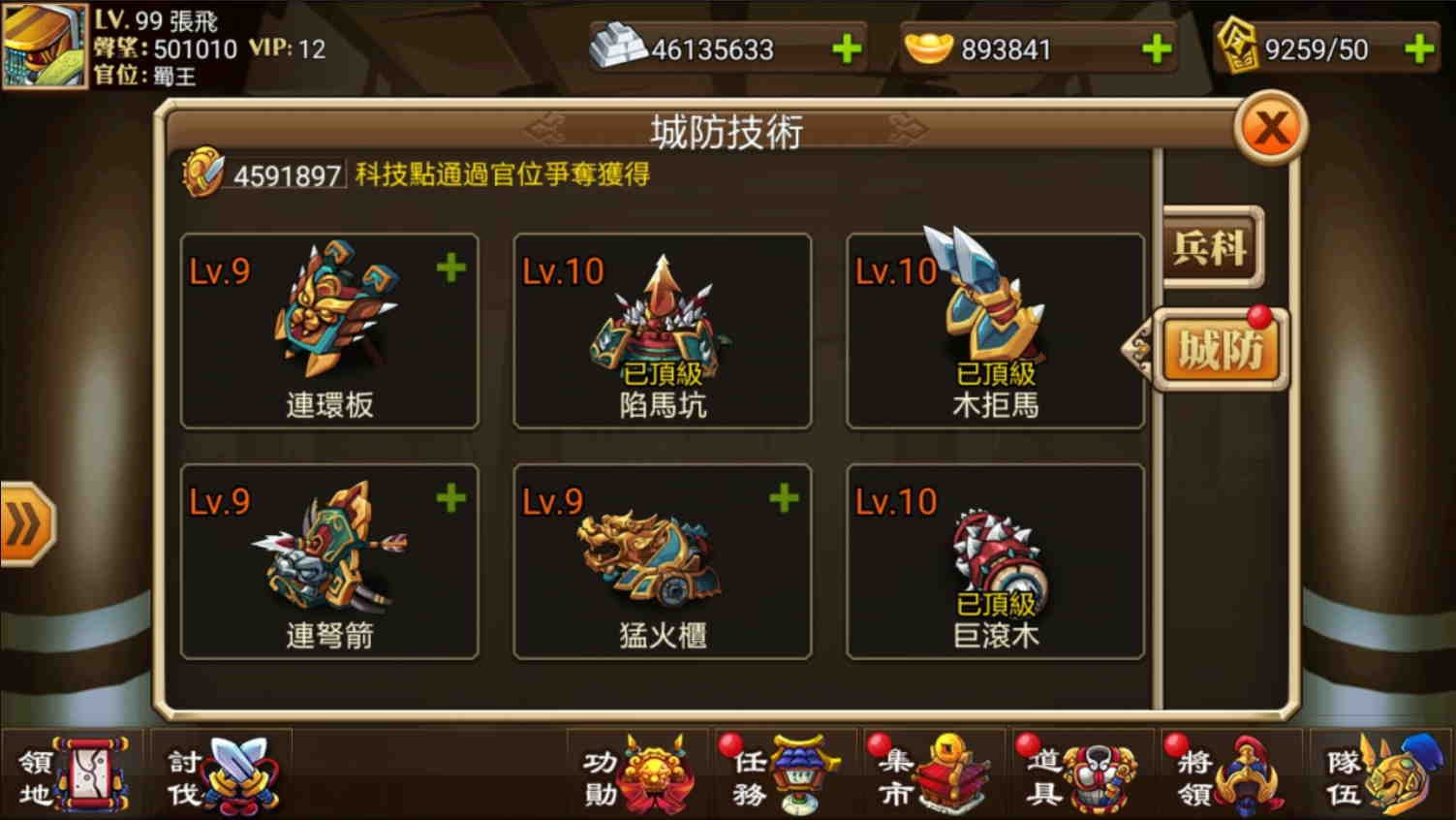Open the 任務 (quests) icon
The width and height of the screenshot is (1456, 820).
point(785,773)
